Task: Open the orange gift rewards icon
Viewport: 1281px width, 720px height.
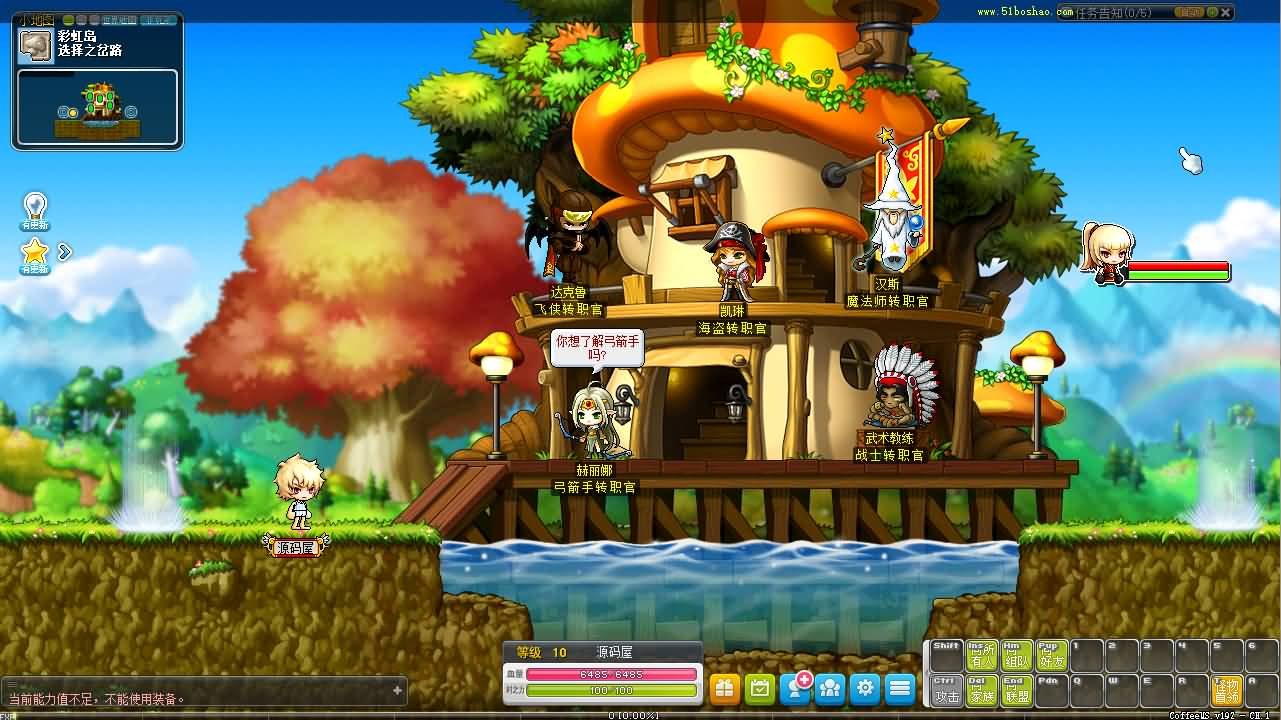Action: click(724, 688)
